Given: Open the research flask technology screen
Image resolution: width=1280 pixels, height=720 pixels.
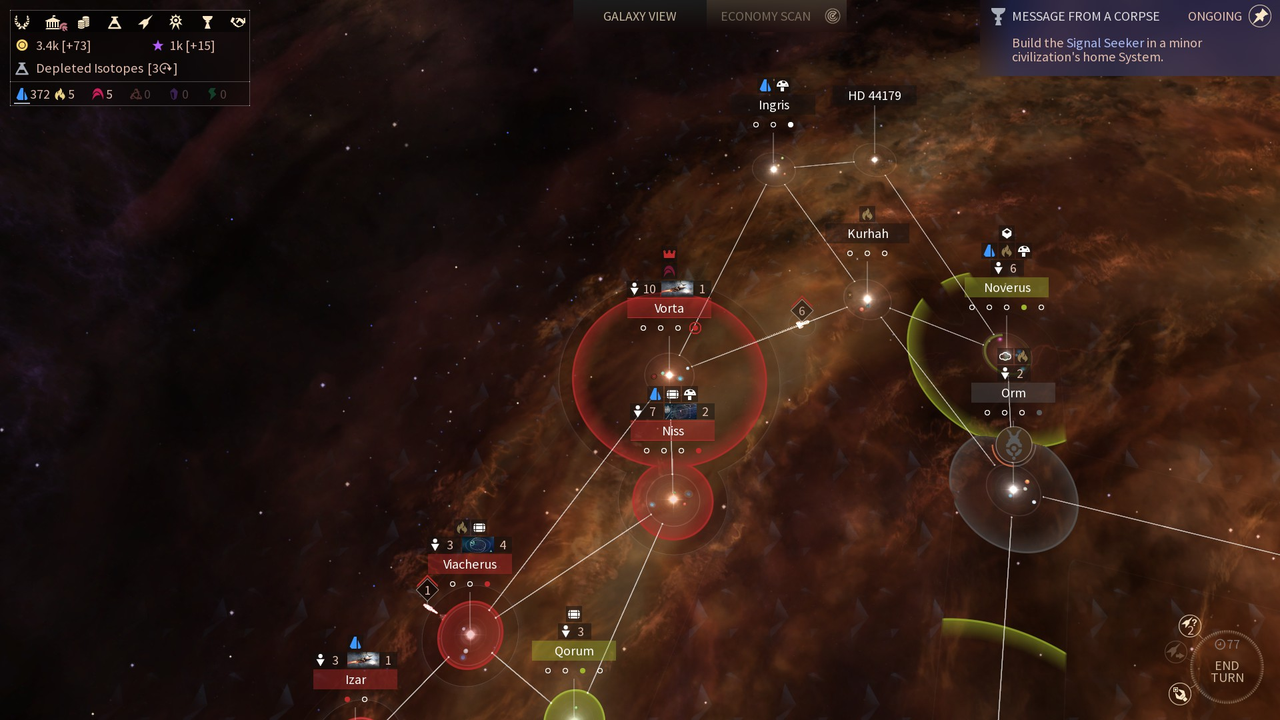Looking at the screenshot, I should point(114,22).
